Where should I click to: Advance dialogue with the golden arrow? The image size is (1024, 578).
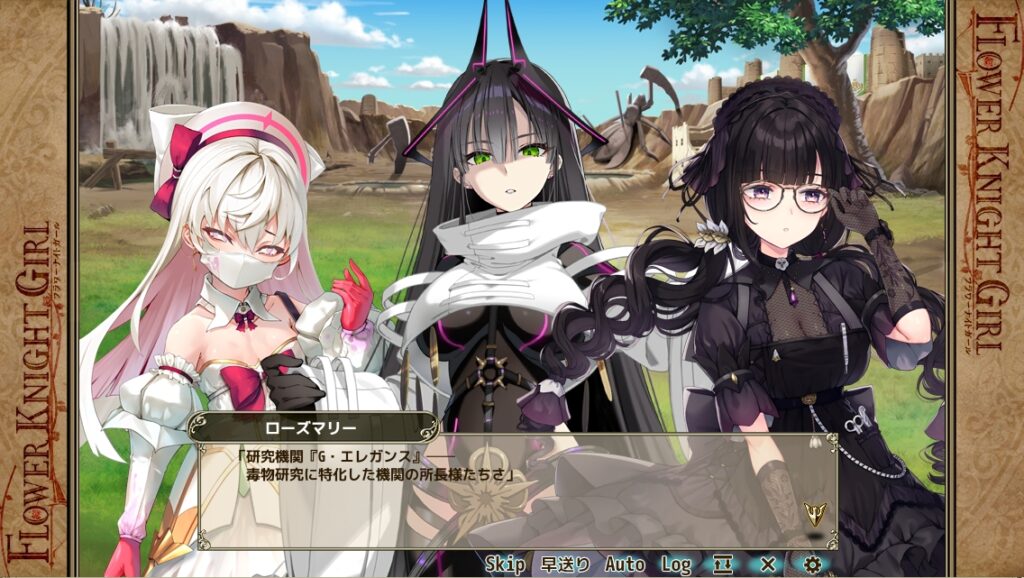coord(815,515)
